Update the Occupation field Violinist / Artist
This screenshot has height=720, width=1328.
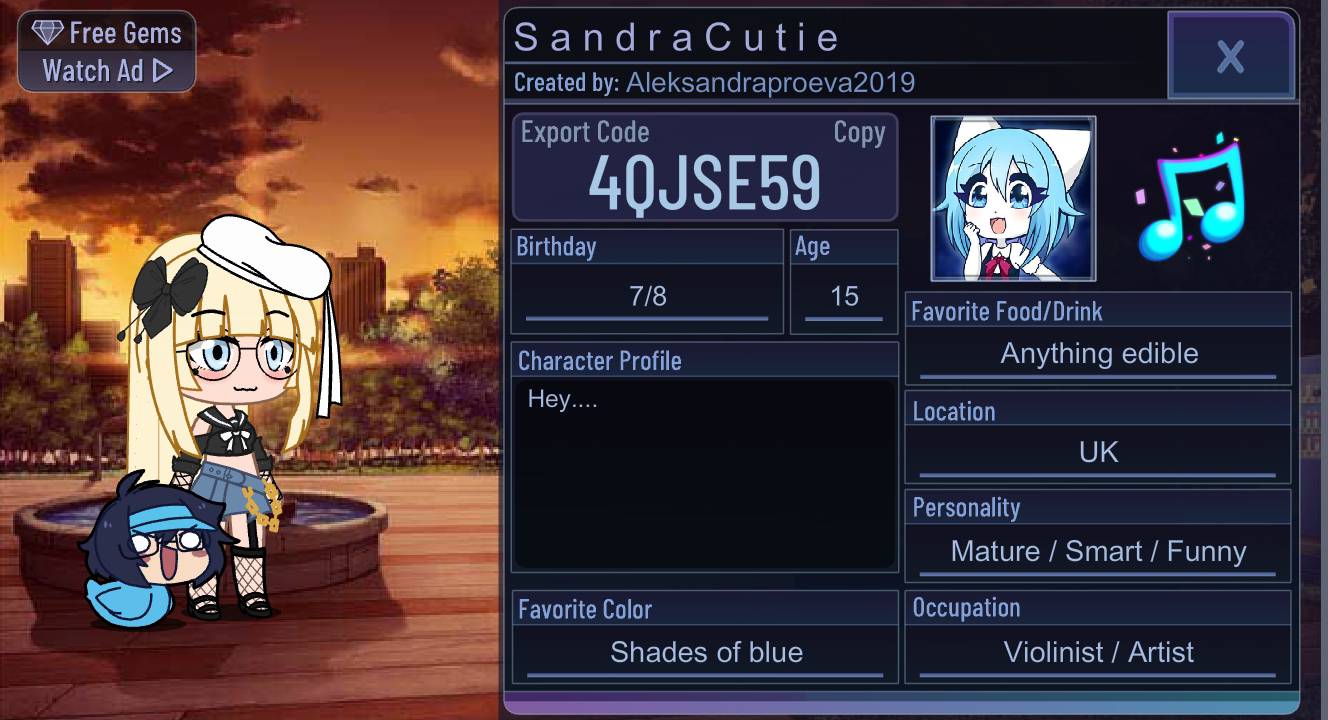click(1097, 652)
